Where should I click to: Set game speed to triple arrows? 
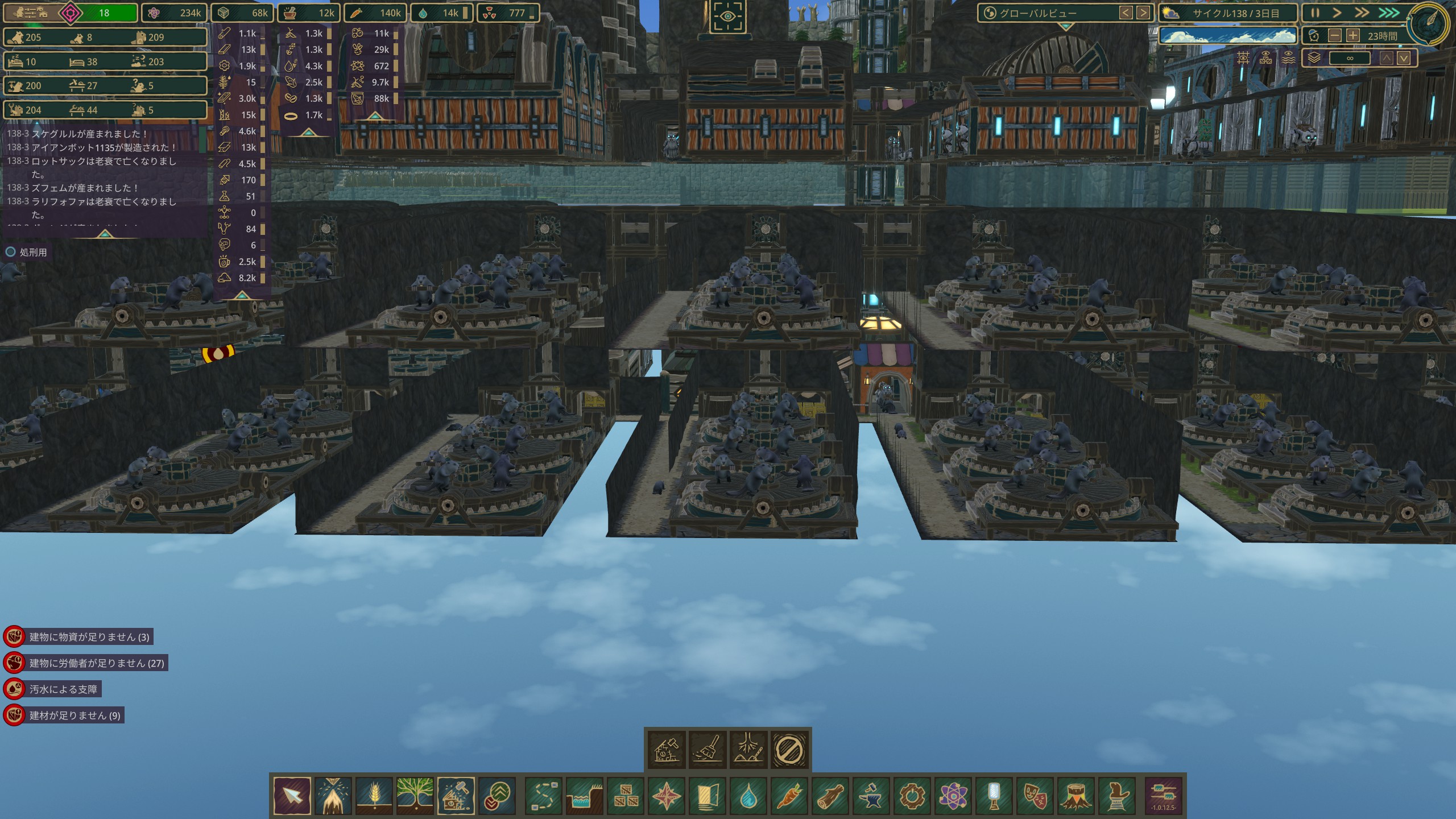tap(1388, 13)
